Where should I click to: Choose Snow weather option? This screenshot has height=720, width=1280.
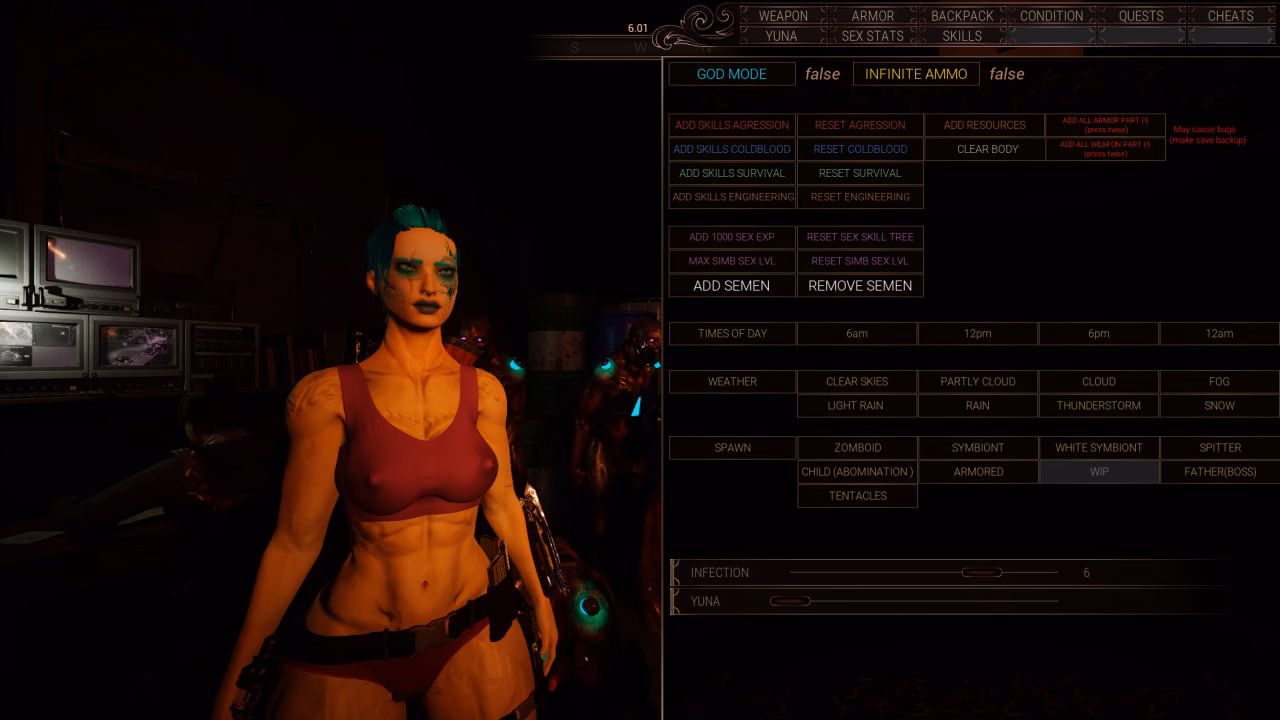pos(1219,405)
